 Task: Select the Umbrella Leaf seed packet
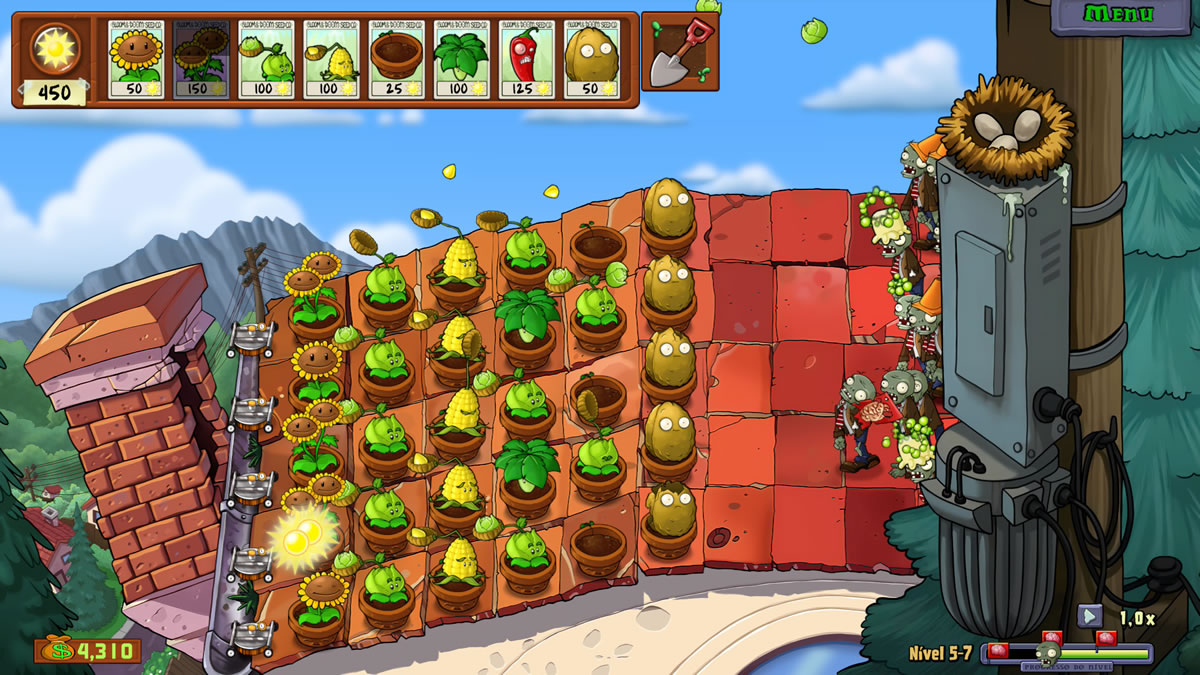tap(461, 59)
